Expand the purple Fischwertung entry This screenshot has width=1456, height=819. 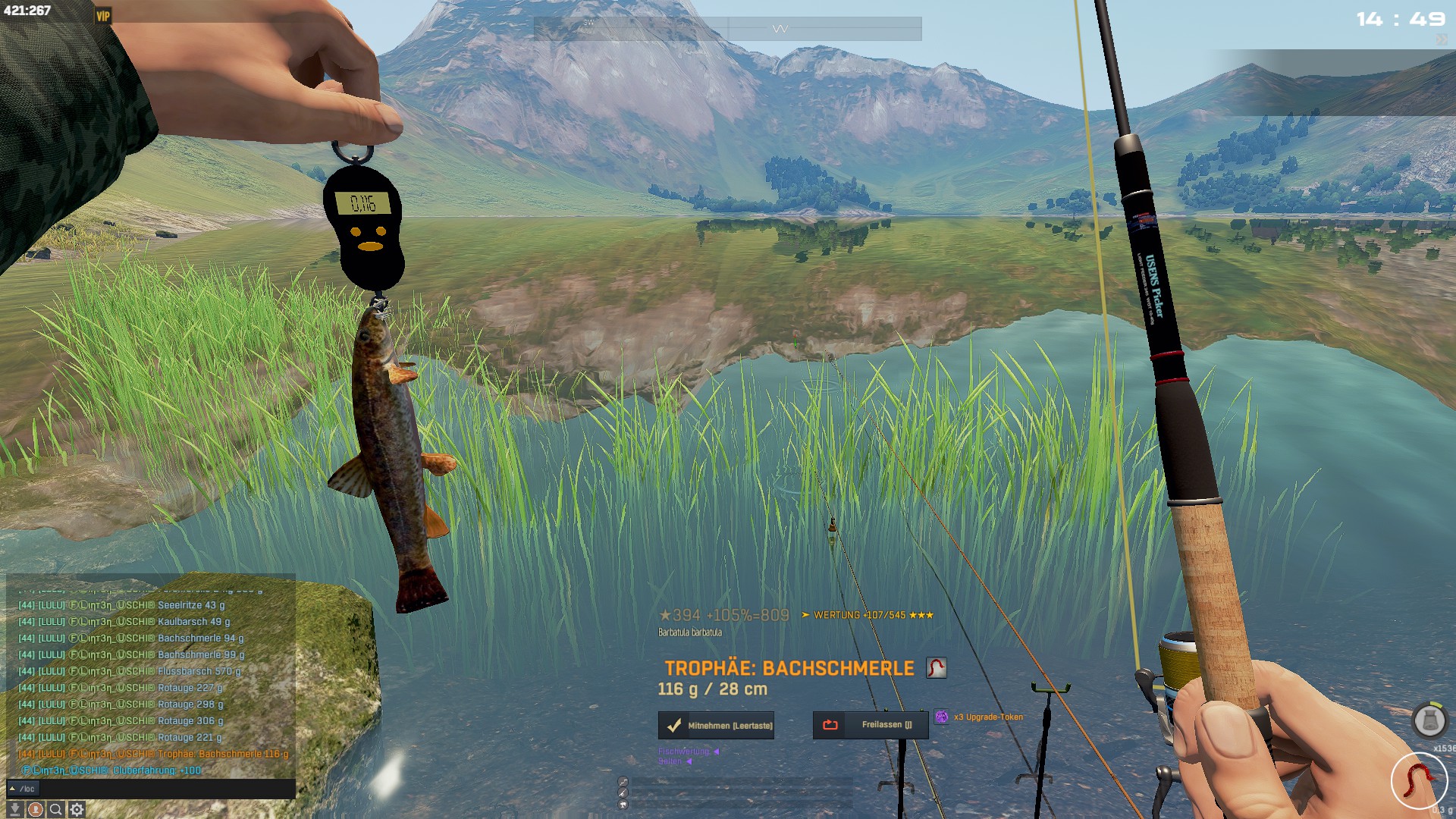(688, 752)
